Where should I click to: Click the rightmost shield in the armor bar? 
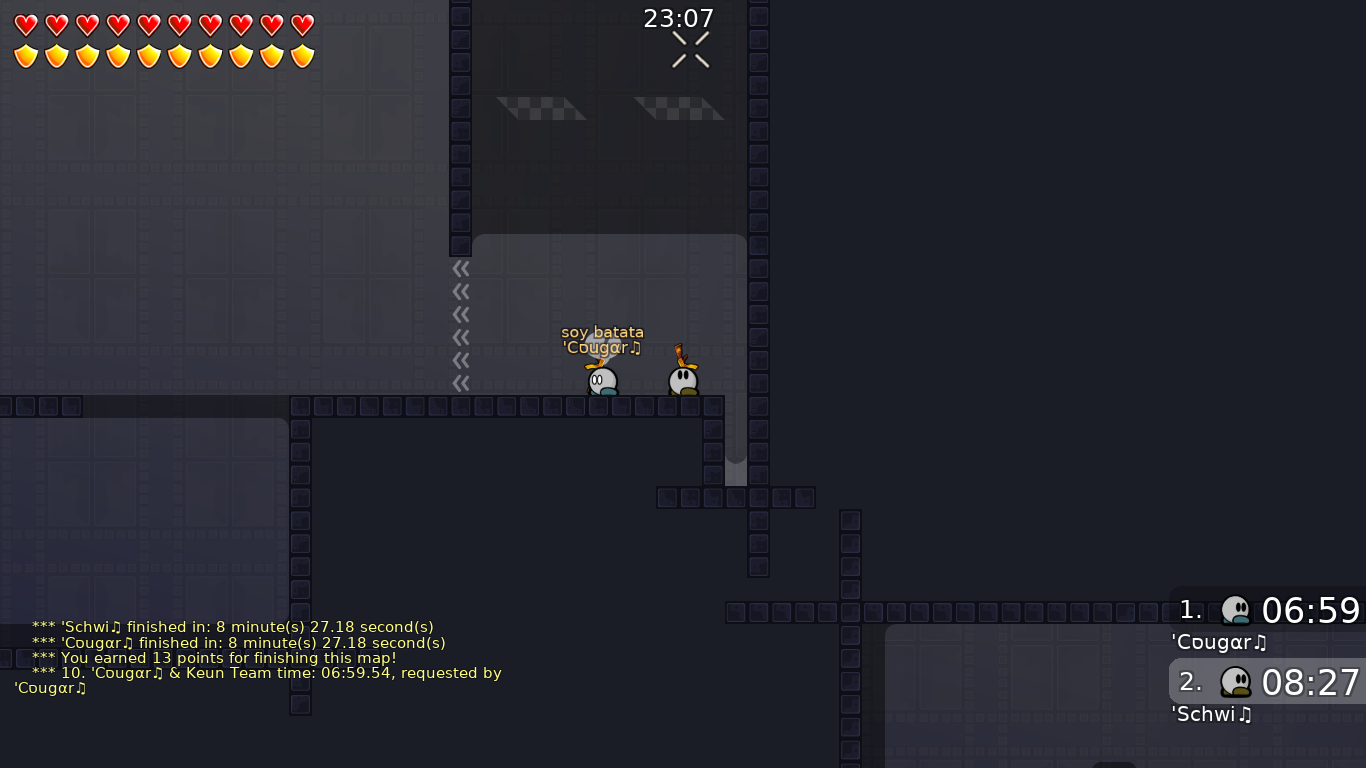[301, 56]
